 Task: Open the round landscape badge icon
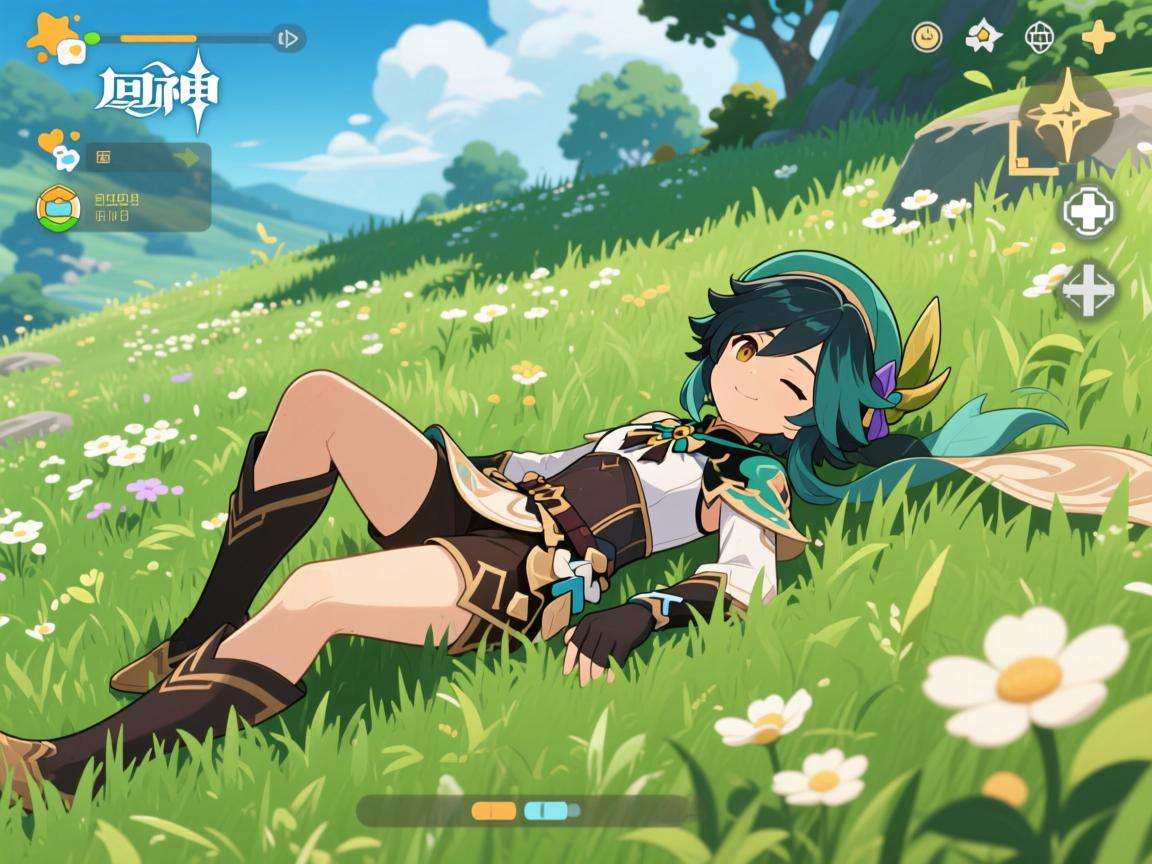click(58, 207)
